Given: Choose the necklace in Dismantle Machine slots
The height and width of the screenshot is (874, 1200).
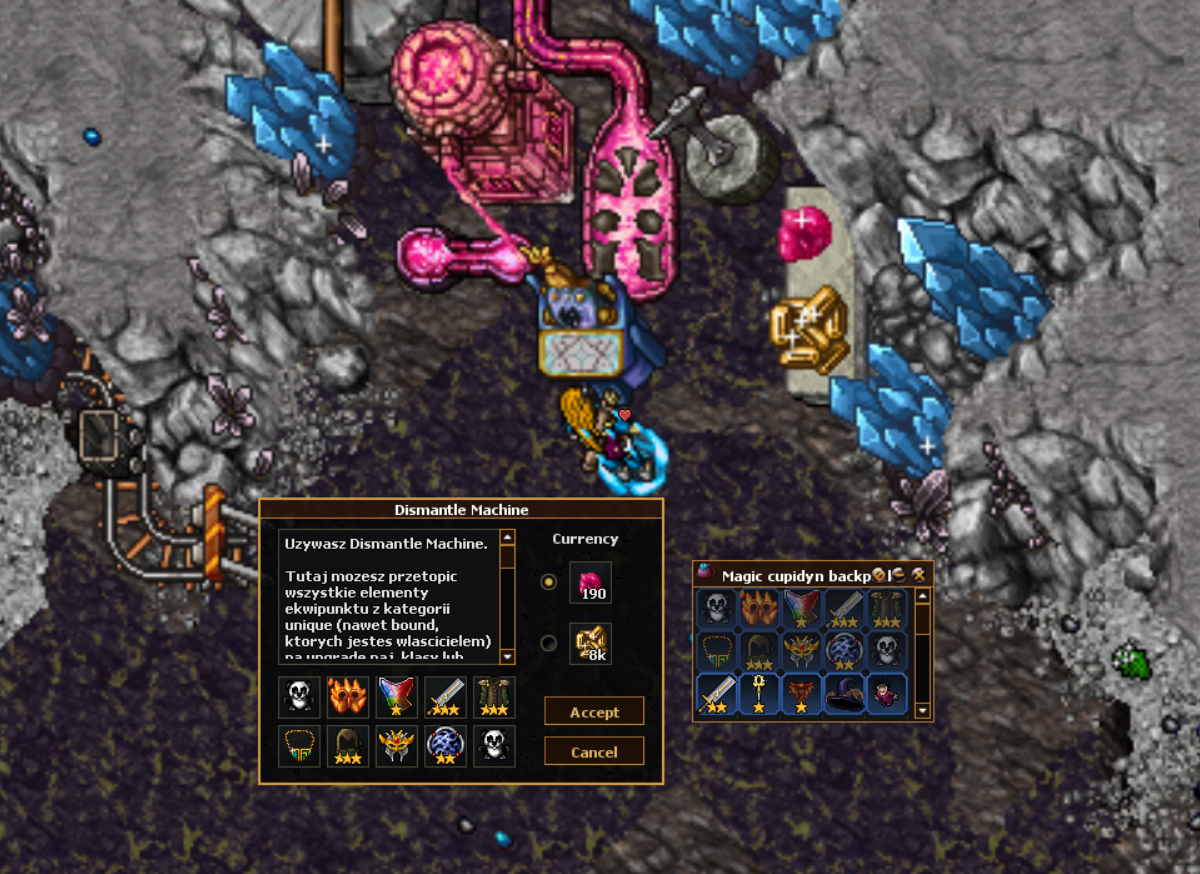Looking at the screenshot, I should (299, 746).
